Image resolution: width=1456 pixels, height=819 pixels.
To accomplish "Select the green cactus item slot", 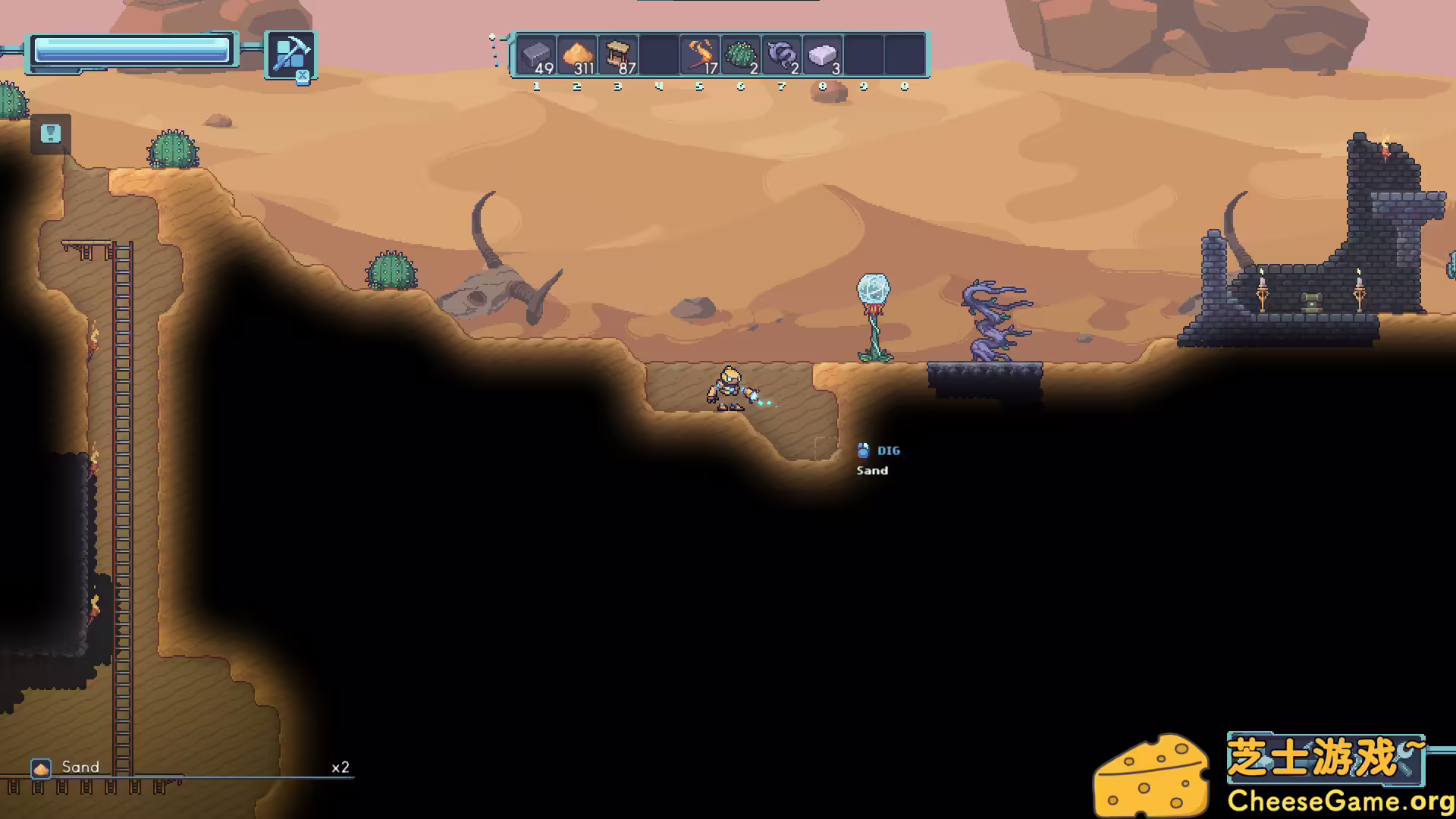I will point(741,55).
